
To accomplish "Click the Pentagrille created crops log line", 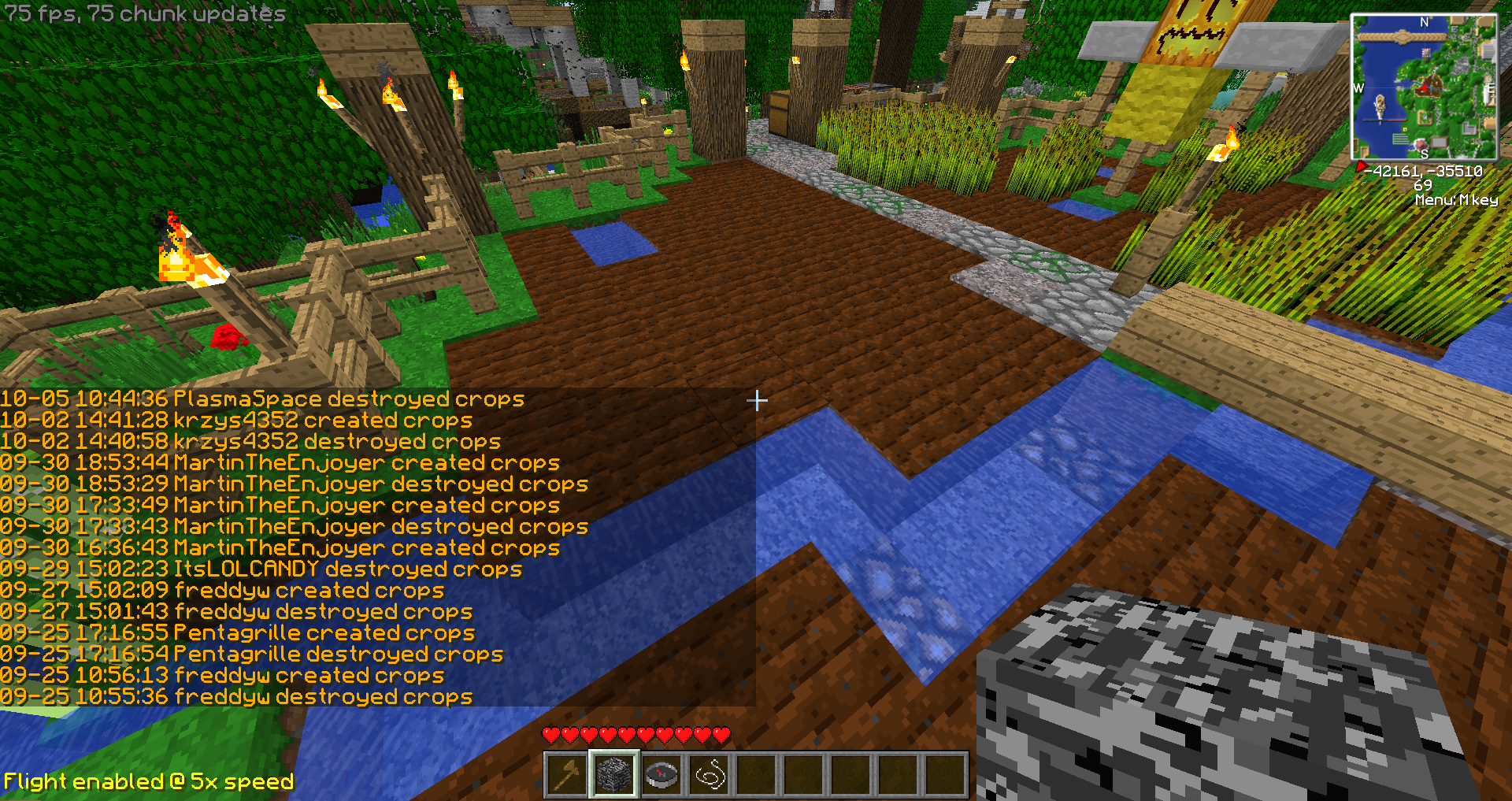I will 237,633.
